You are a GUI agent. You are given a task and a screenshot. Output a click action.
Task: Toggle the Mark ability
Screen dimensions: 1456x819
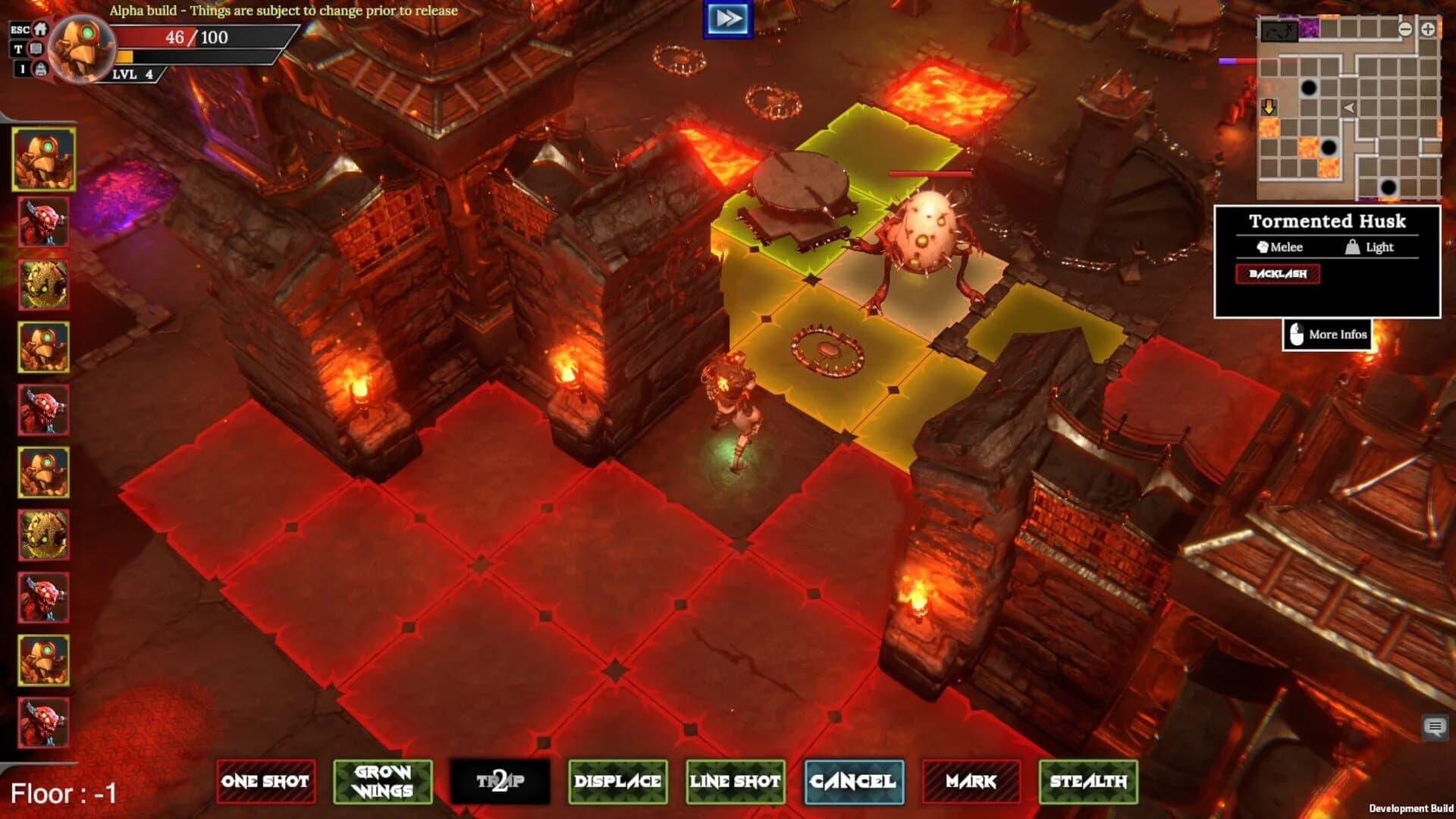971,782
